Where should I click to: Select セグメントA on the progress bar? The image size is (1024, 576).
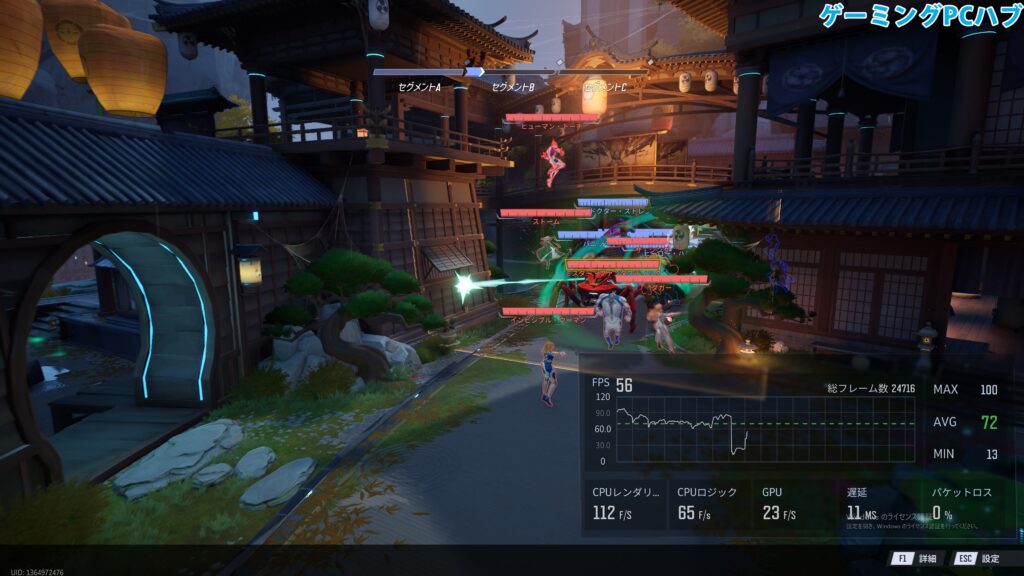click(x=420, y=86)
